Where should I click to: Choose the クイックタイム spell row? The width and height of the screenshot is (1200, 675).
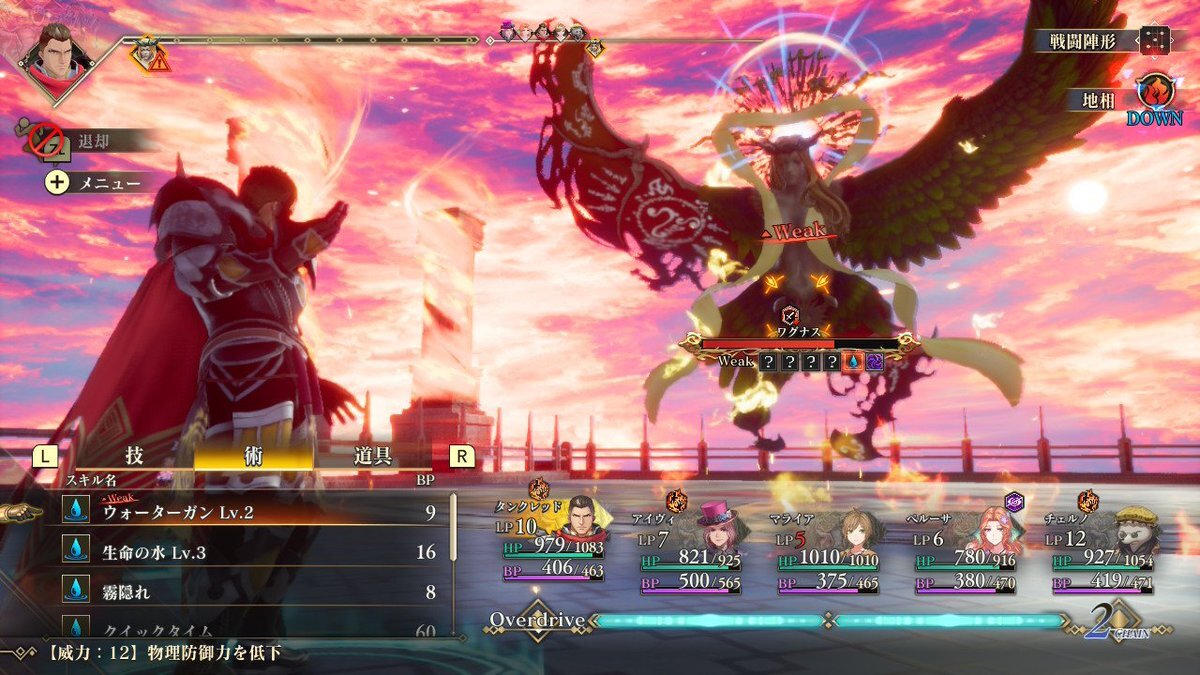click(250, 630)
